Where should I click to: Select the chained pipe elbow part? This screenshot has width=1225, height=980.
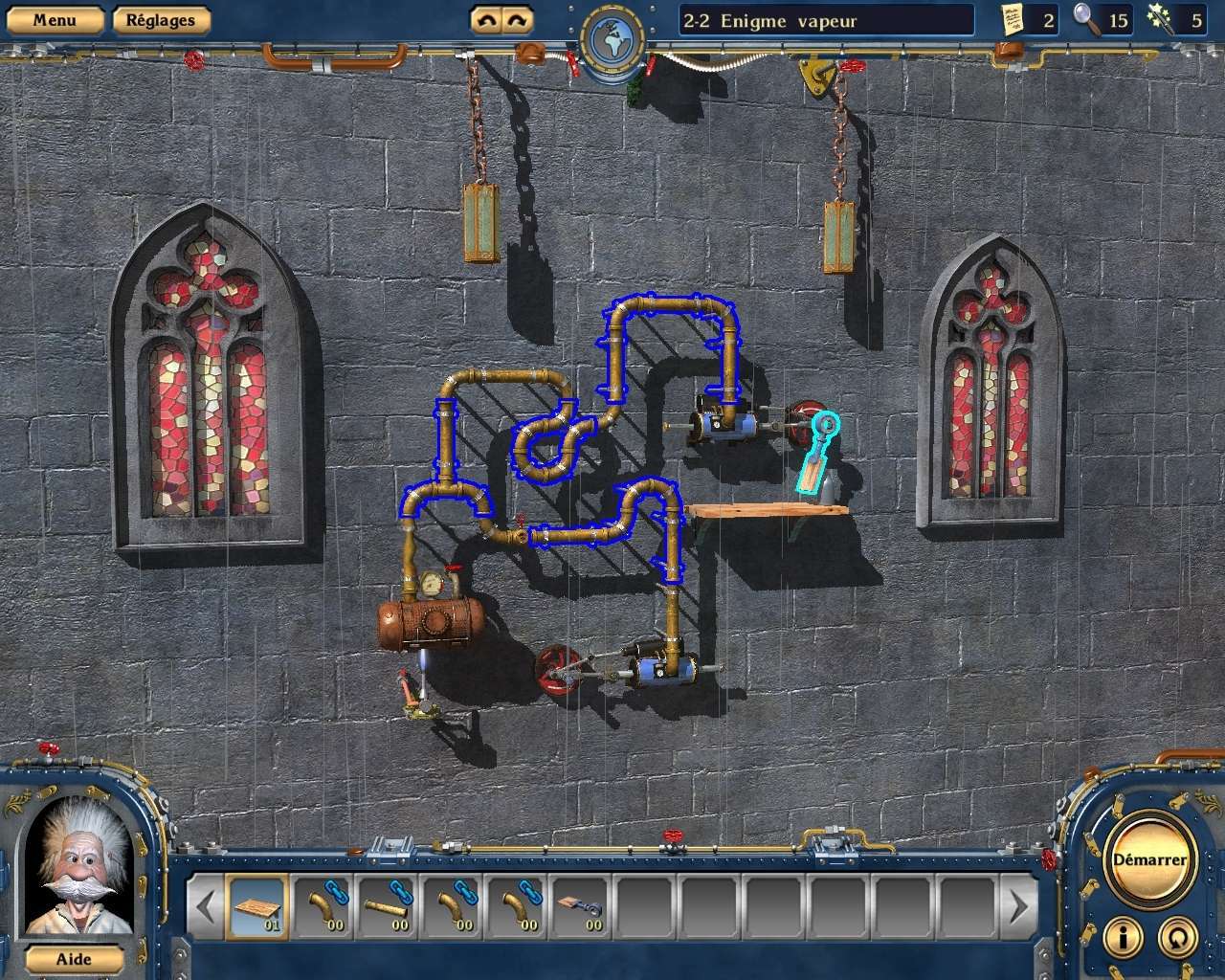(325, 904)
